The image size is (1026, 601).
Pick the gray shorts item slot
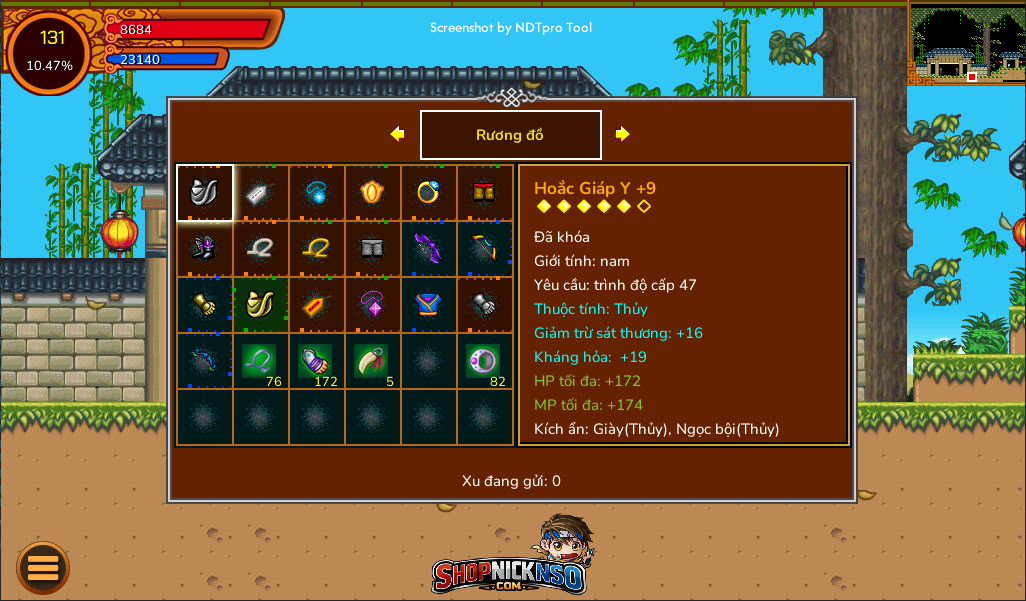373,249
